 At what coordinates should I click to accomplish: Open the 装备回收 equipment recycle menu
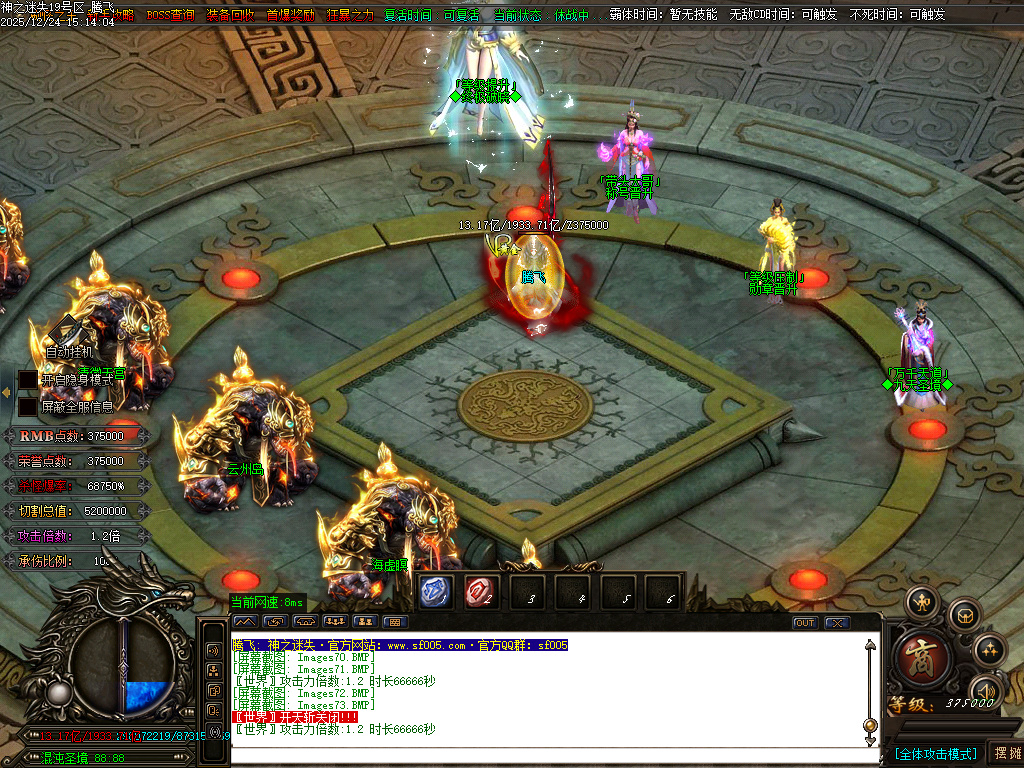point(230,15)
